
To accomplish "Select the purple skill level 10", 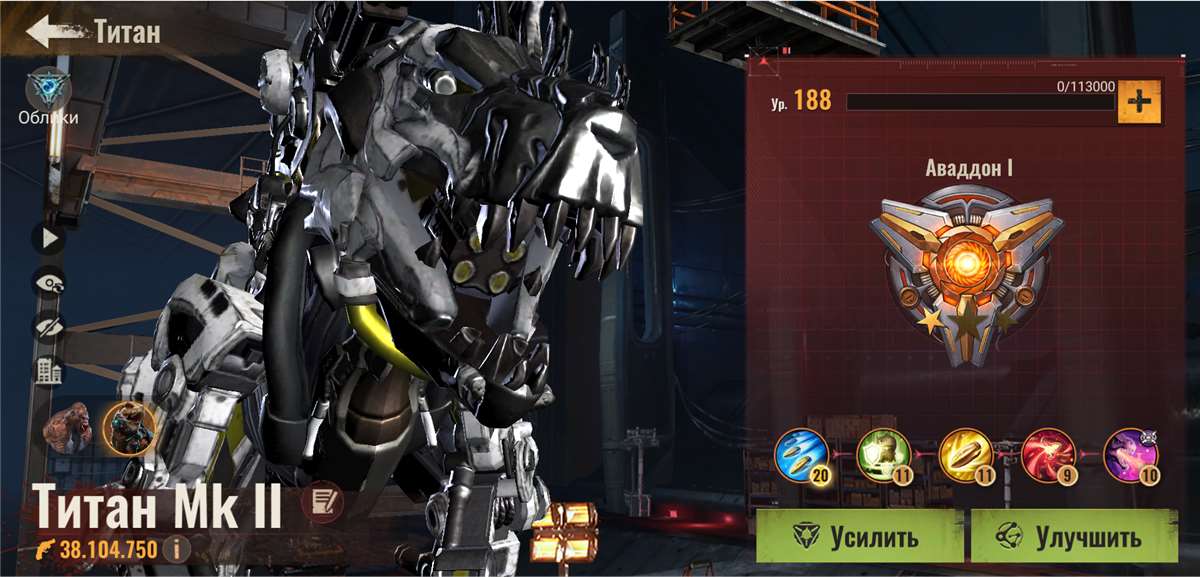I will click(x=1130, y=456).
